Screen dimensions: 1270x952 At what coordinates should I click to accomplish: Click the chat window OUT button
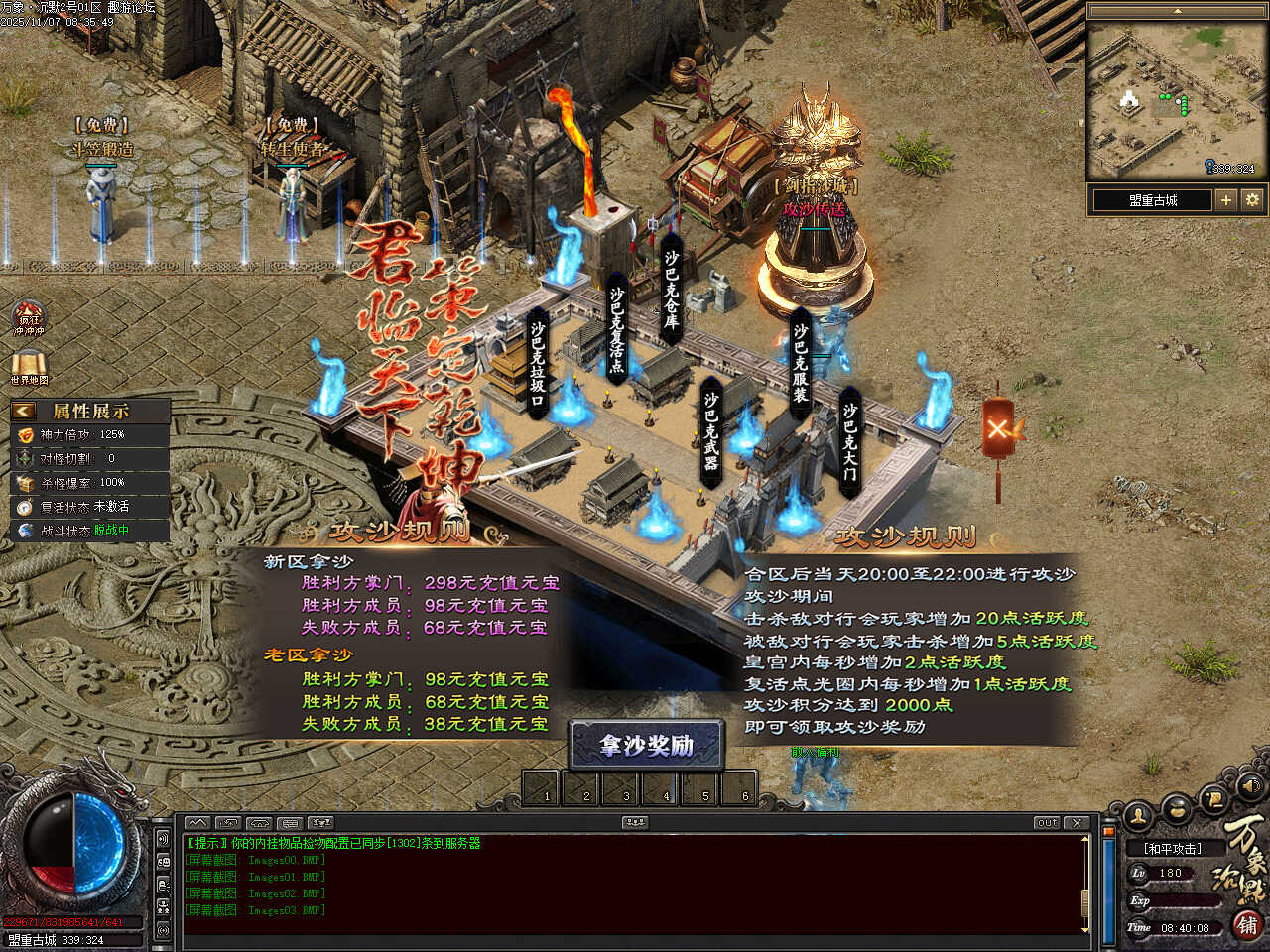click(1047, 823)
